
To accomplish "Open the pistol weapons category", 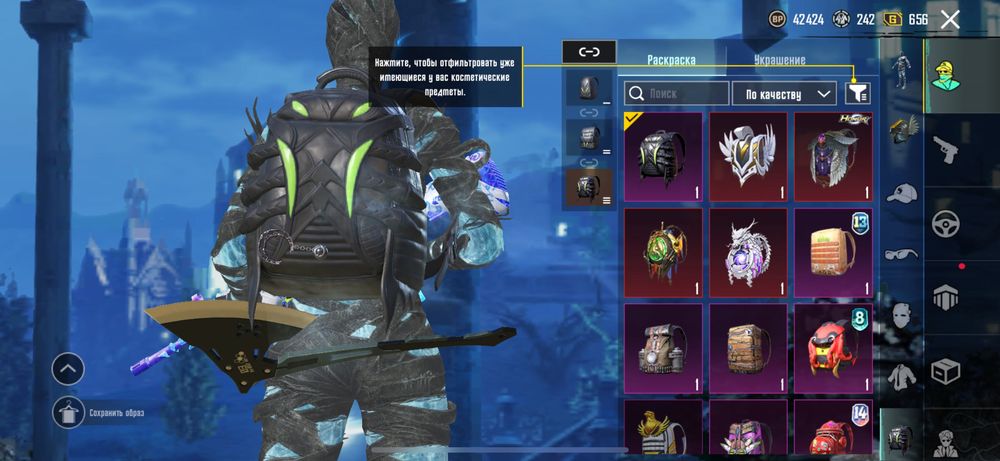I will [x=945, y=150].
